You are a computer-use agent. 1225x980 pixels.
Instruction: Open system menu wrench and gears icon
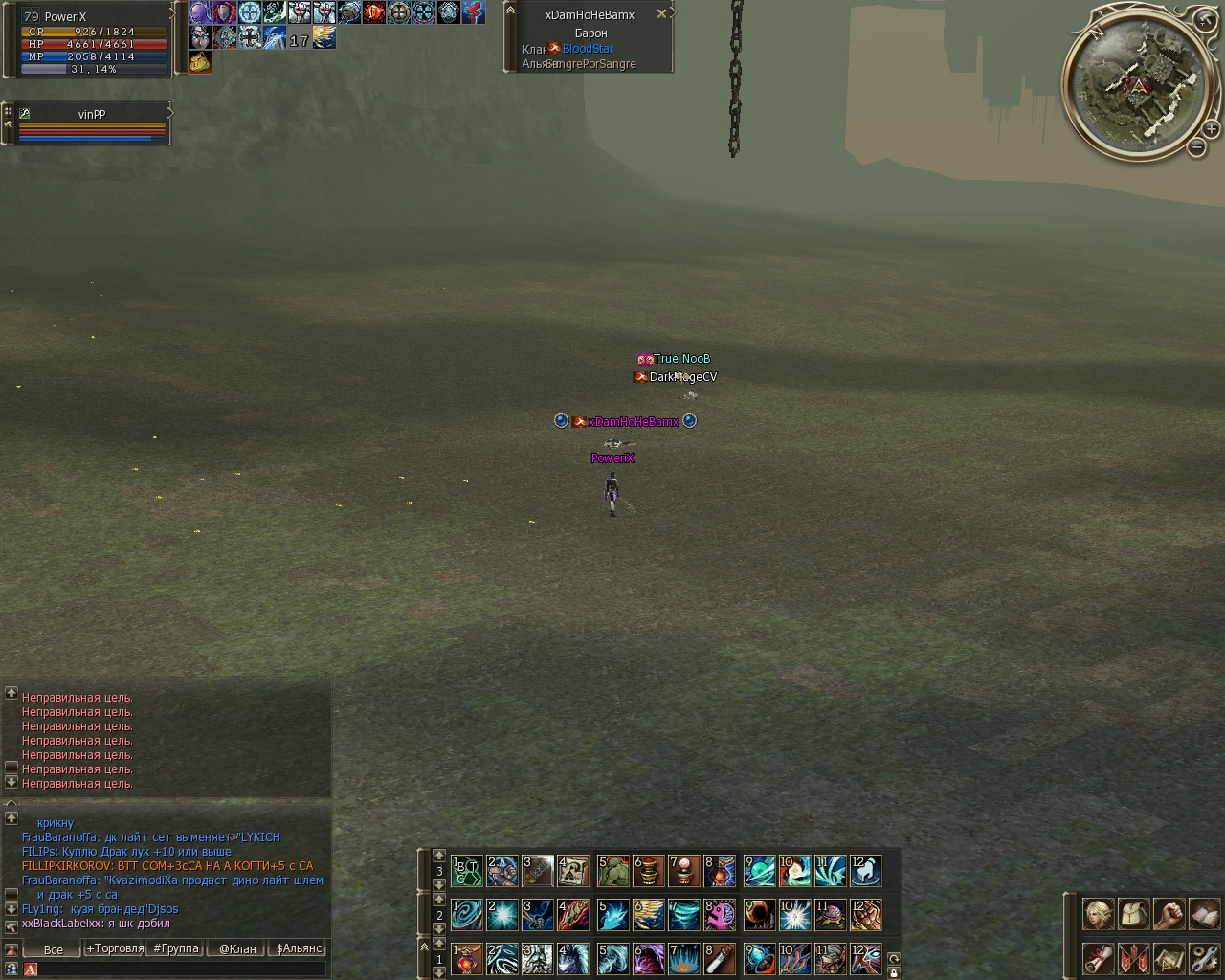click(x=1204, y=958)
